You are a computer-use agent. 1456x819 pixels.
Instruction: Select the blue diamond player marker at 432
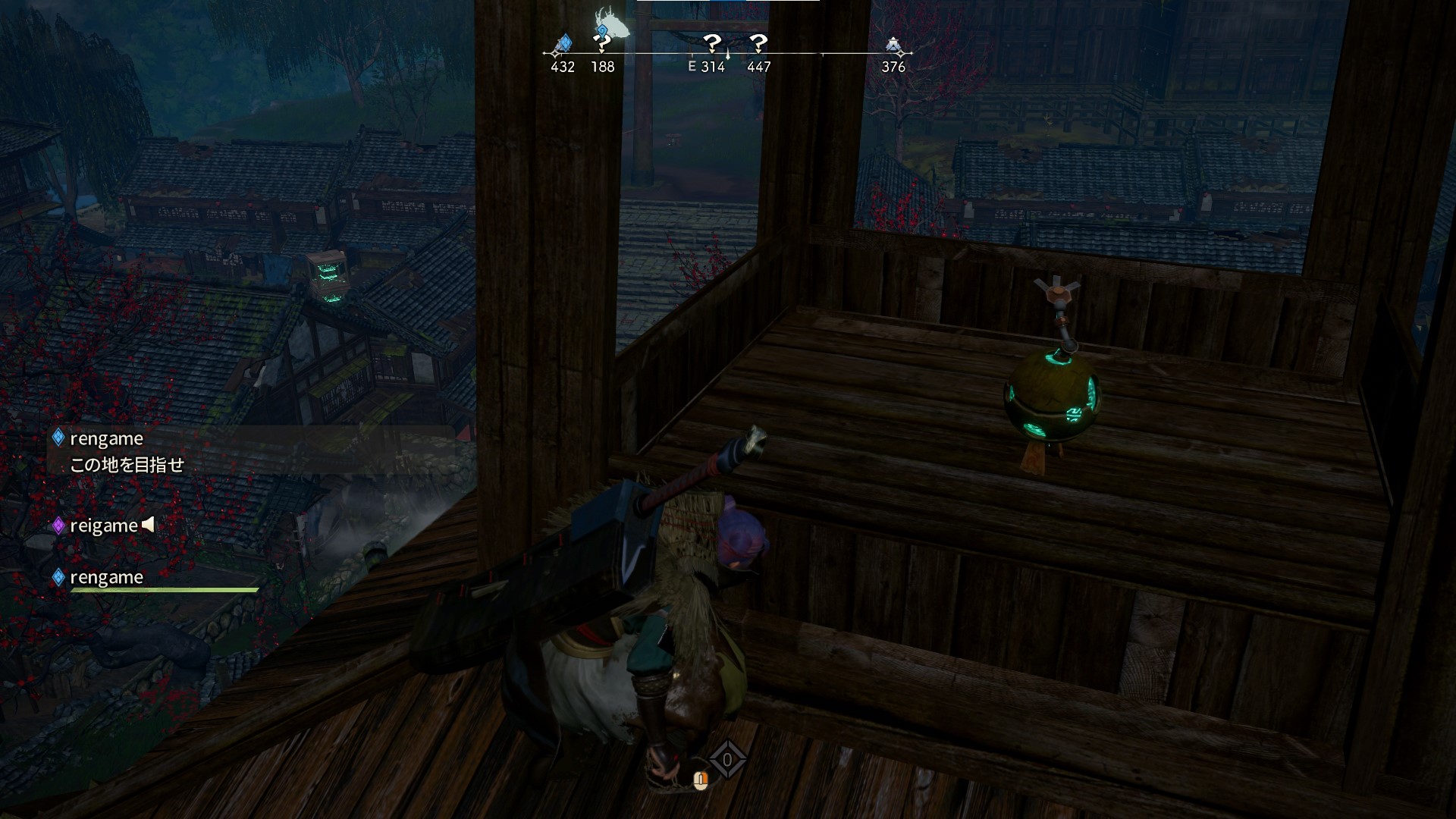coord(563,44)
